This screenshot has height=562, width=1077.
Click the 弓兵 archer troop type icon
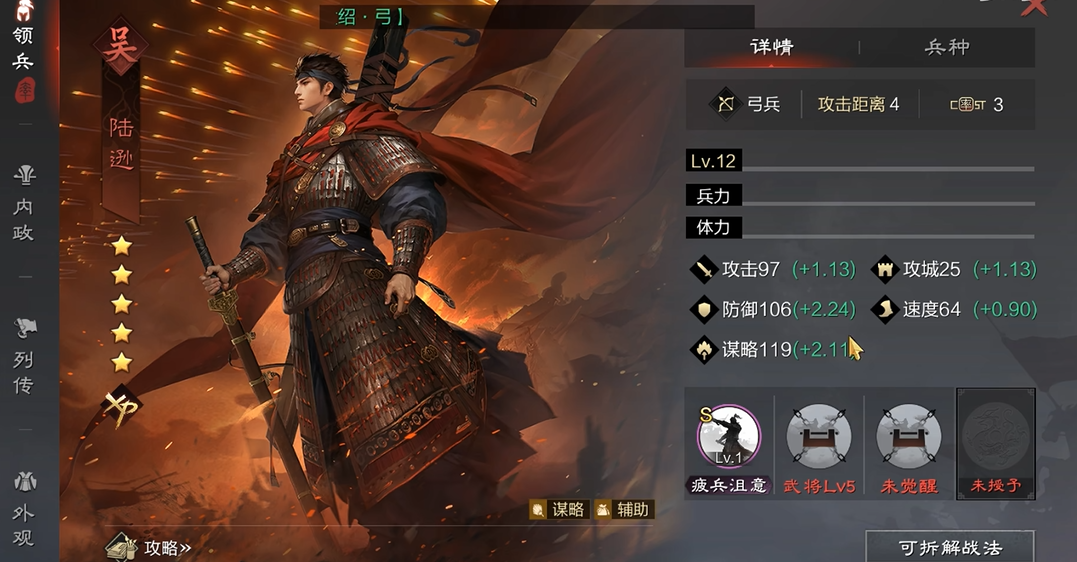(723, 104)
